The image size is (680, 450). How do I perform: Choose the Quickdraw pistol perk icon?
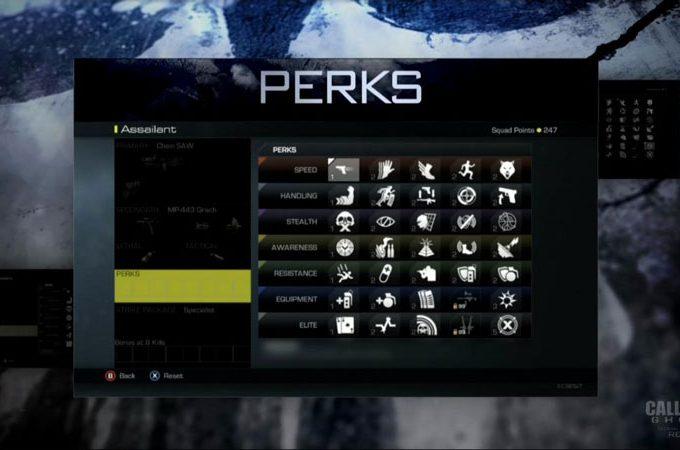pos(505,196)
